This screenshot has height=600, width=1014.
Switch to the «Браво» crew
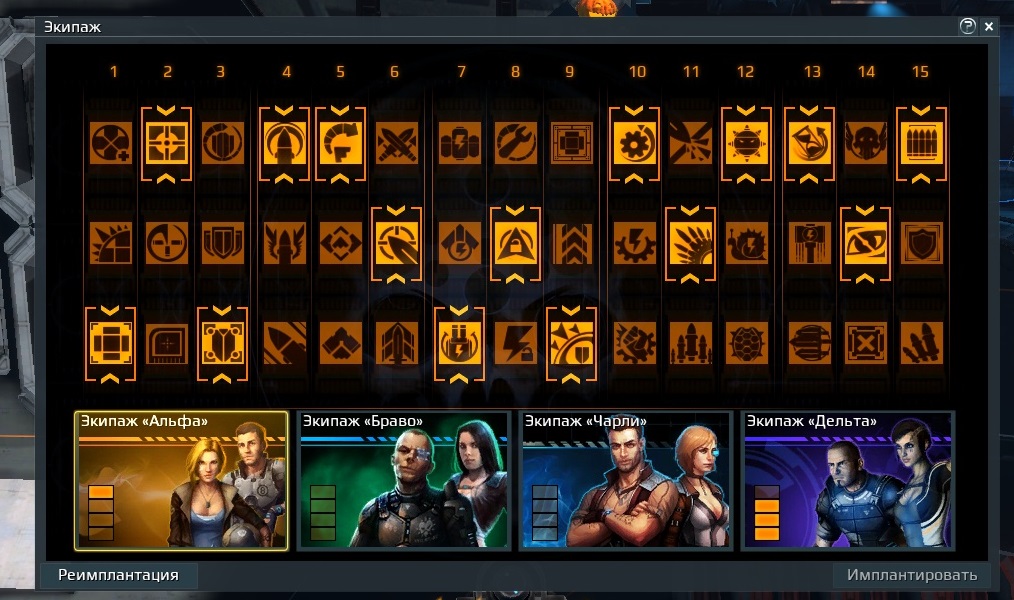[403, 481]
